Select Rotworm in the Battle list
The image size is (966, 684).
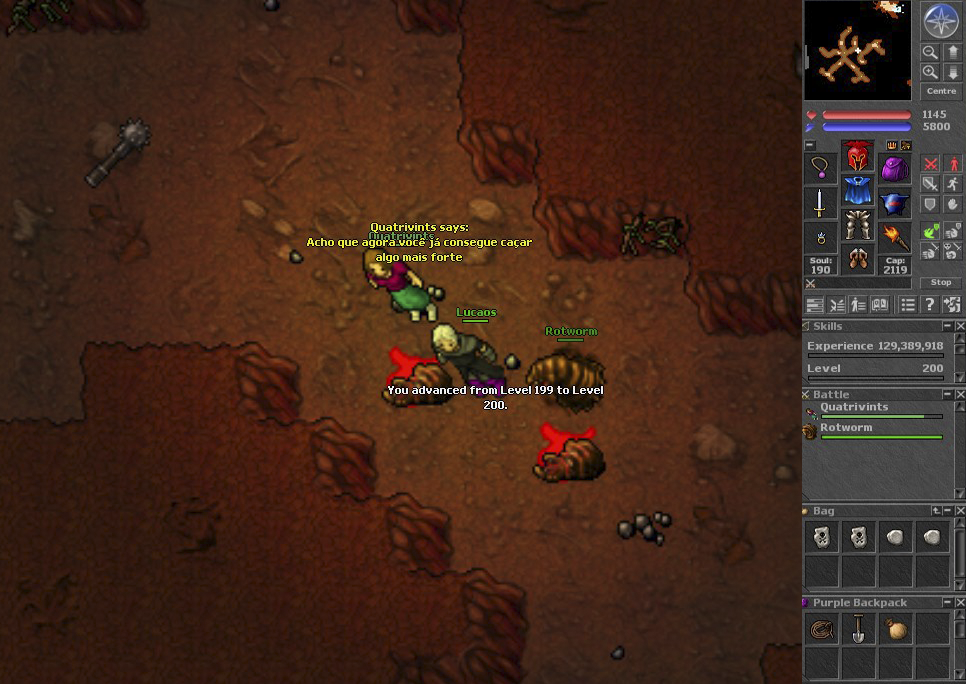pyautogui.click(x=846, y=428)
